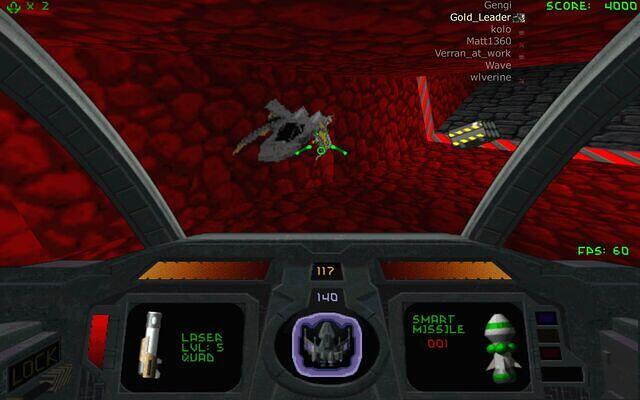Choose player Wave from the list

497,65
